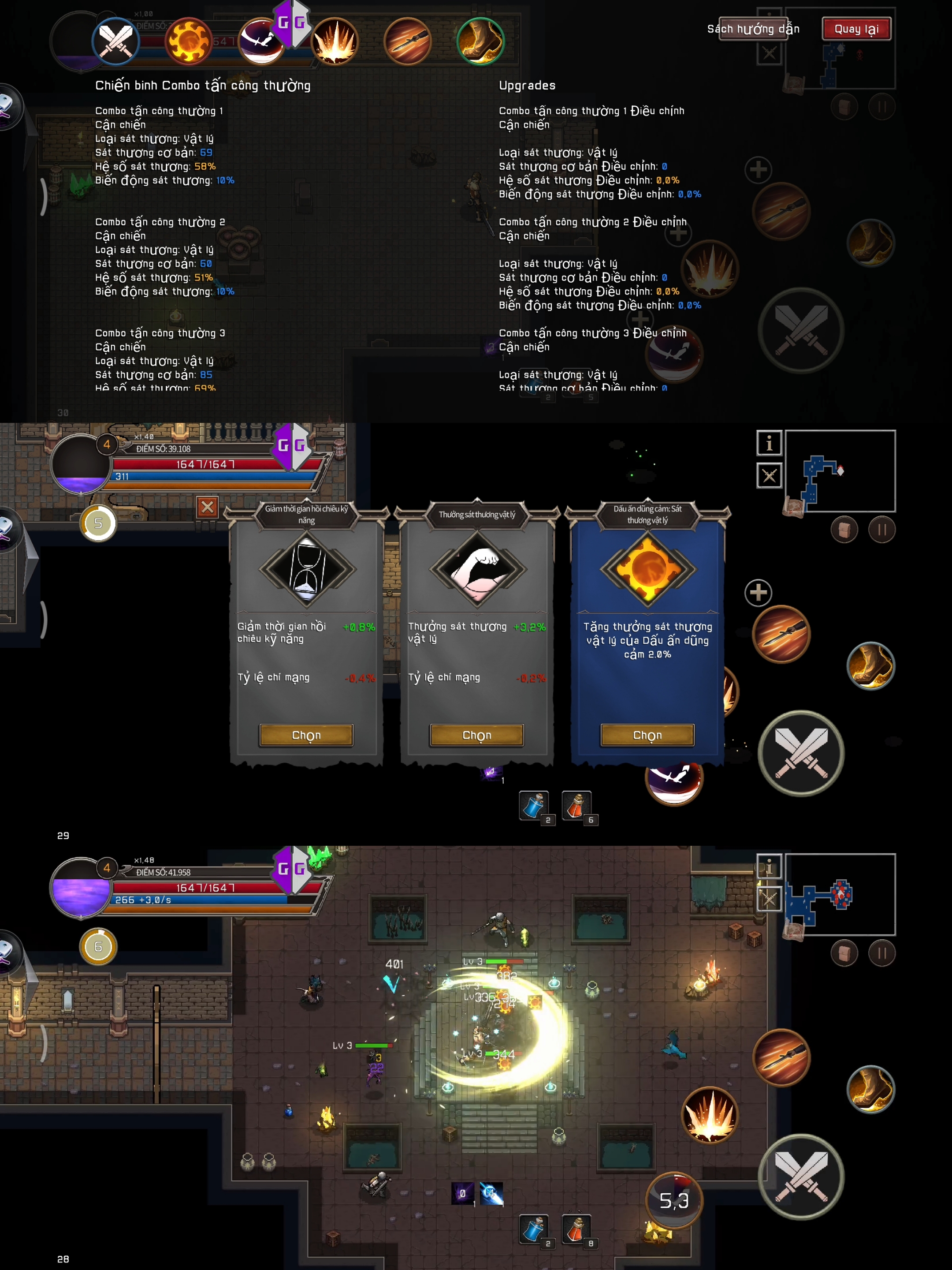Open the Sách hướng dẫn guide
952x1270 pixels.
click(x=753, y=29)
